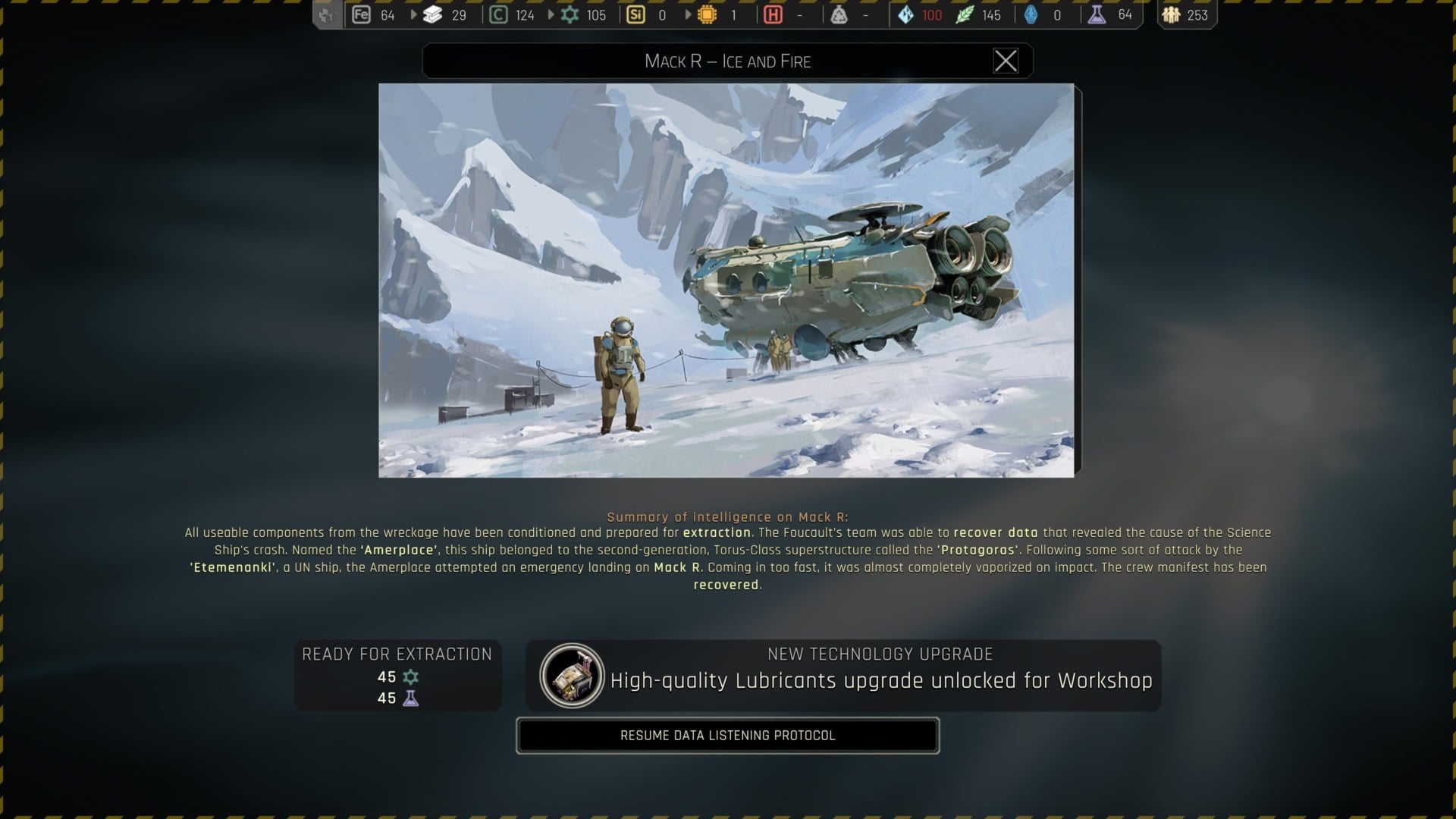Select the silicon (Si) resource icon

coord(636,14)
